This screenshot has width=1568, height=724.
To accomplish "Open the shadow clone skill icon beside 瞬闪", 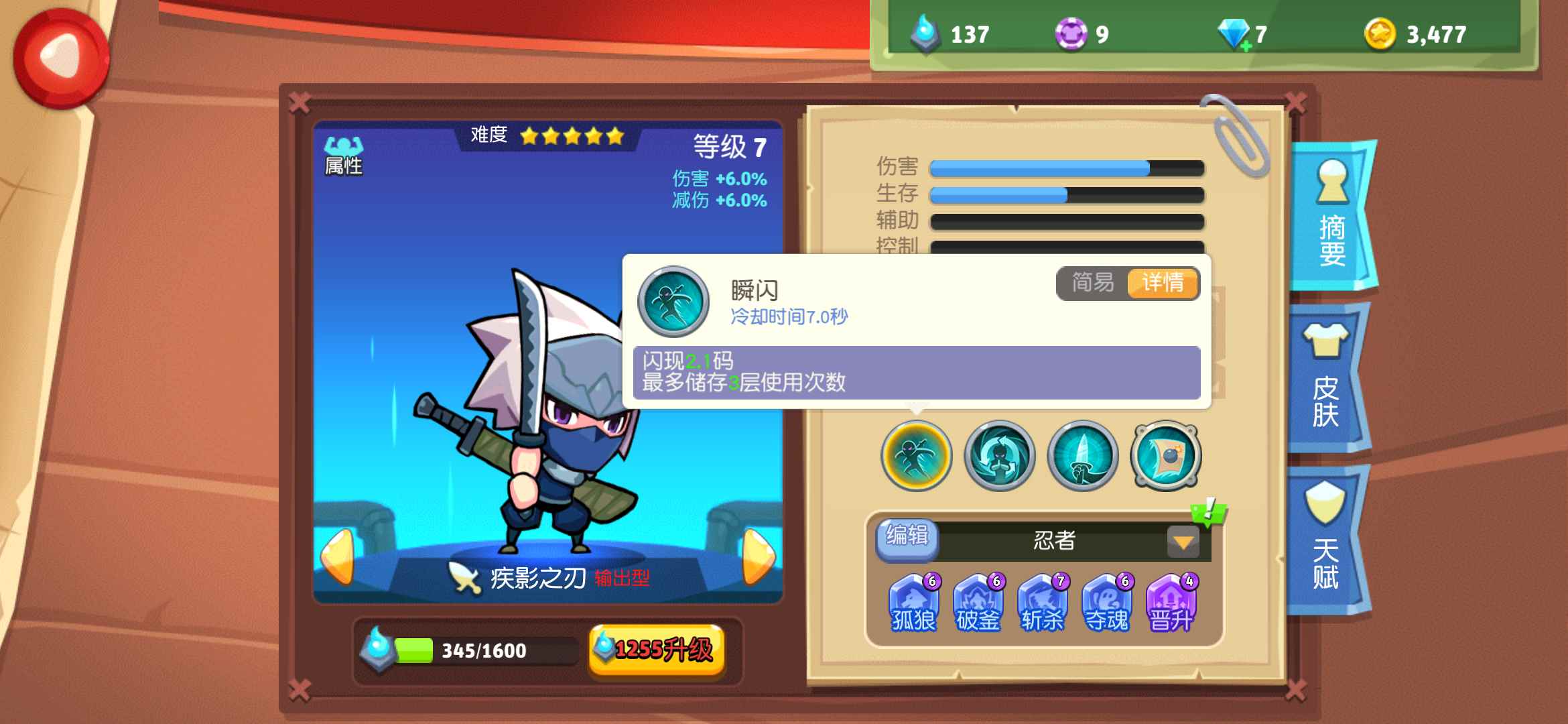I will coord(998,456).
